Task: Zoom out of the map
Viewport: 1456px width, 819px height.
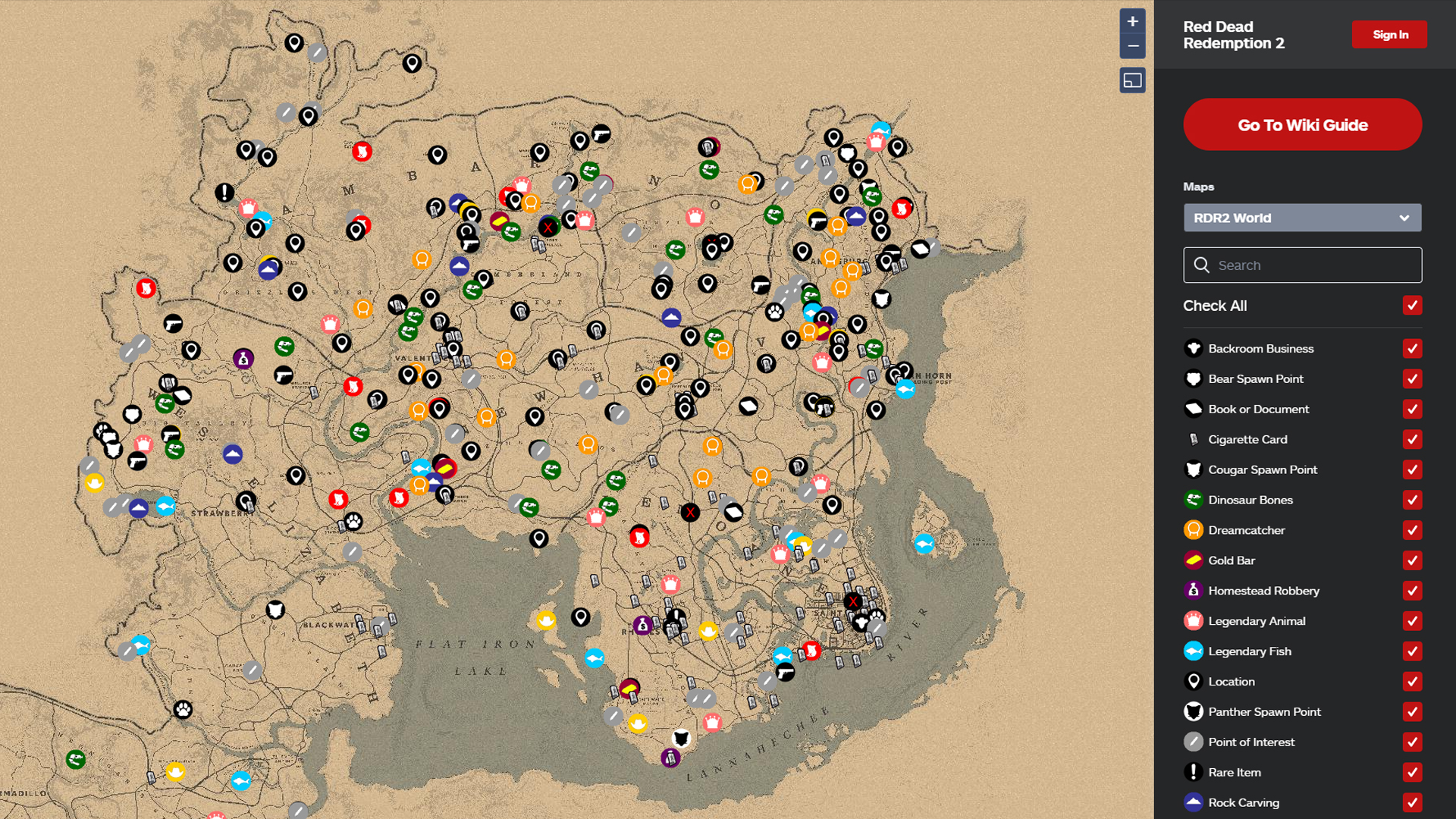Action: click(x=1132, y=47)
